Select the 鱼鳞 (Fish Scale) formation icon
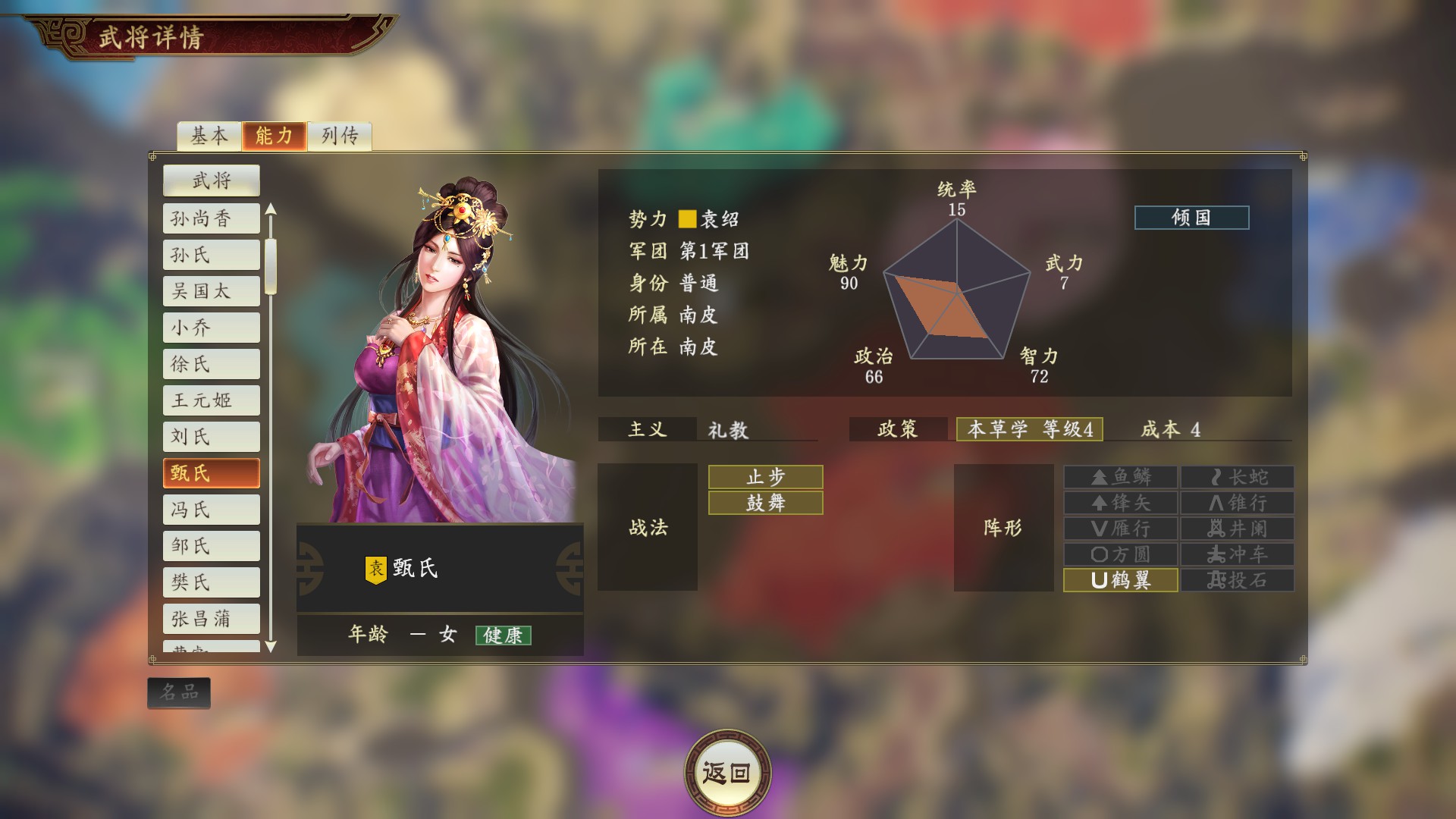Screen dimensions: 1456x819 (x=1120, y=477)
